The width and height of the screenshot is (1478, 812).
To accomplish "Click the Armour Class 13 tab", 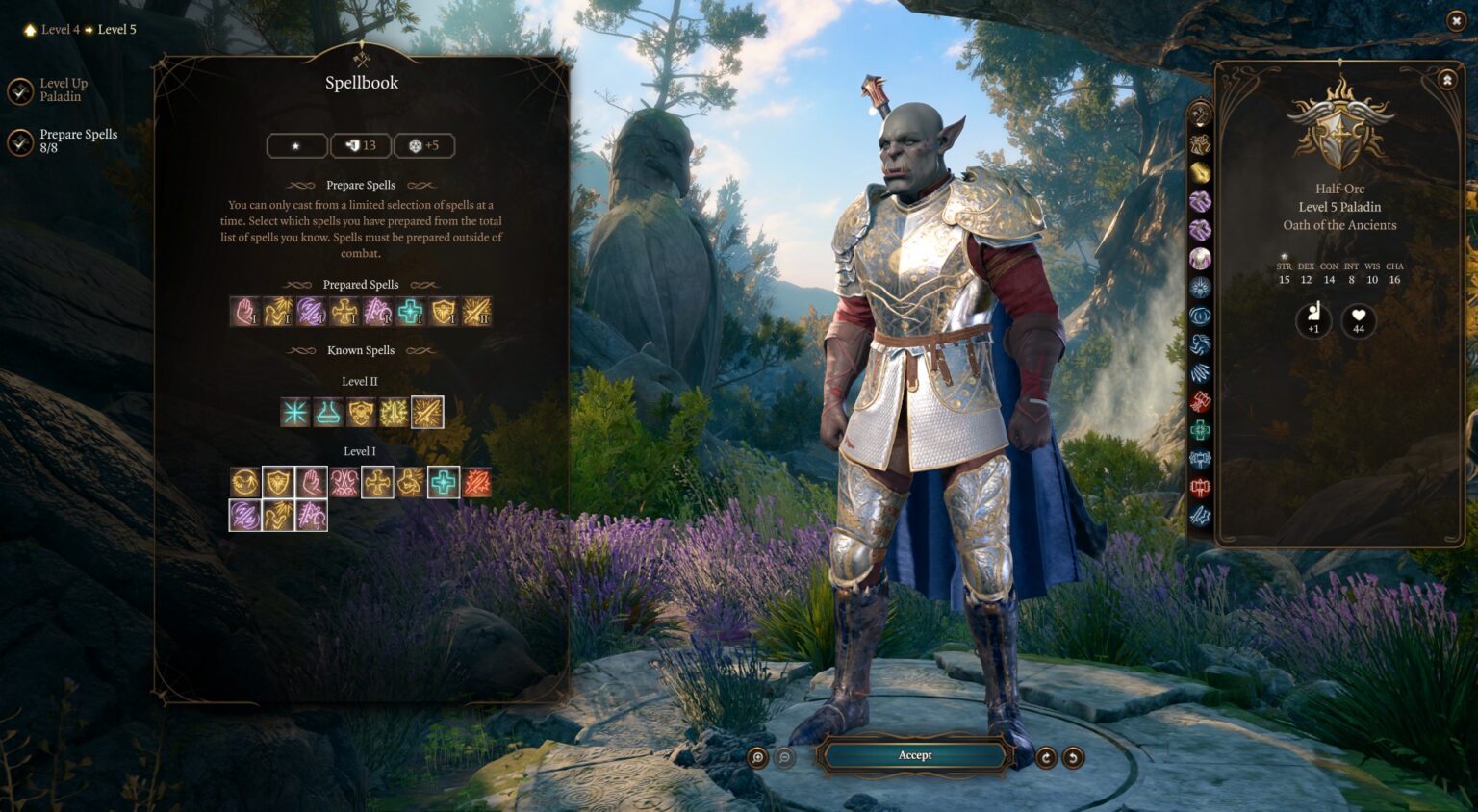I will 361,145.
